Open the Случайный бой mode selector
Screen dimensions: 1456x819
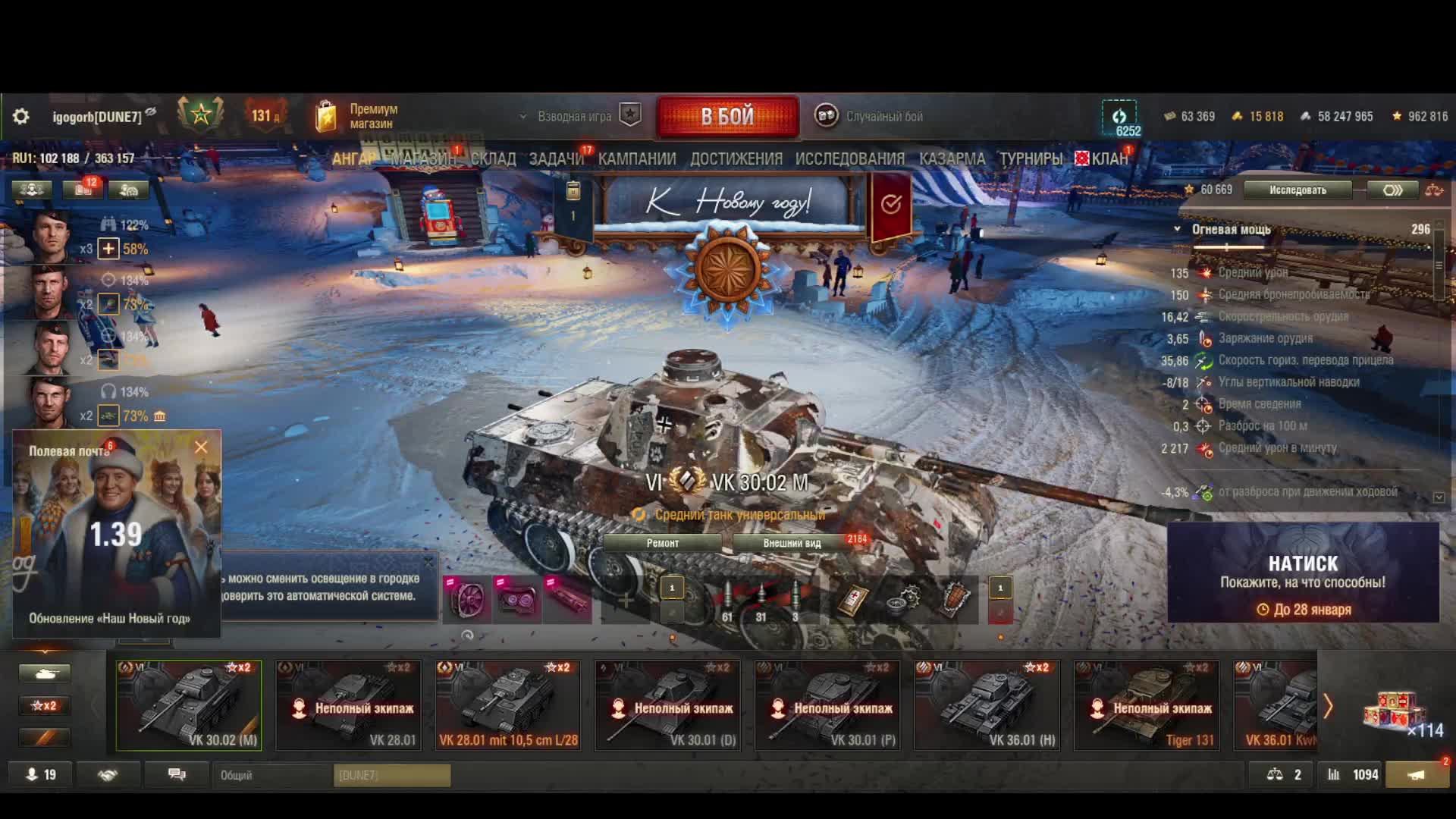pos(870,116)
